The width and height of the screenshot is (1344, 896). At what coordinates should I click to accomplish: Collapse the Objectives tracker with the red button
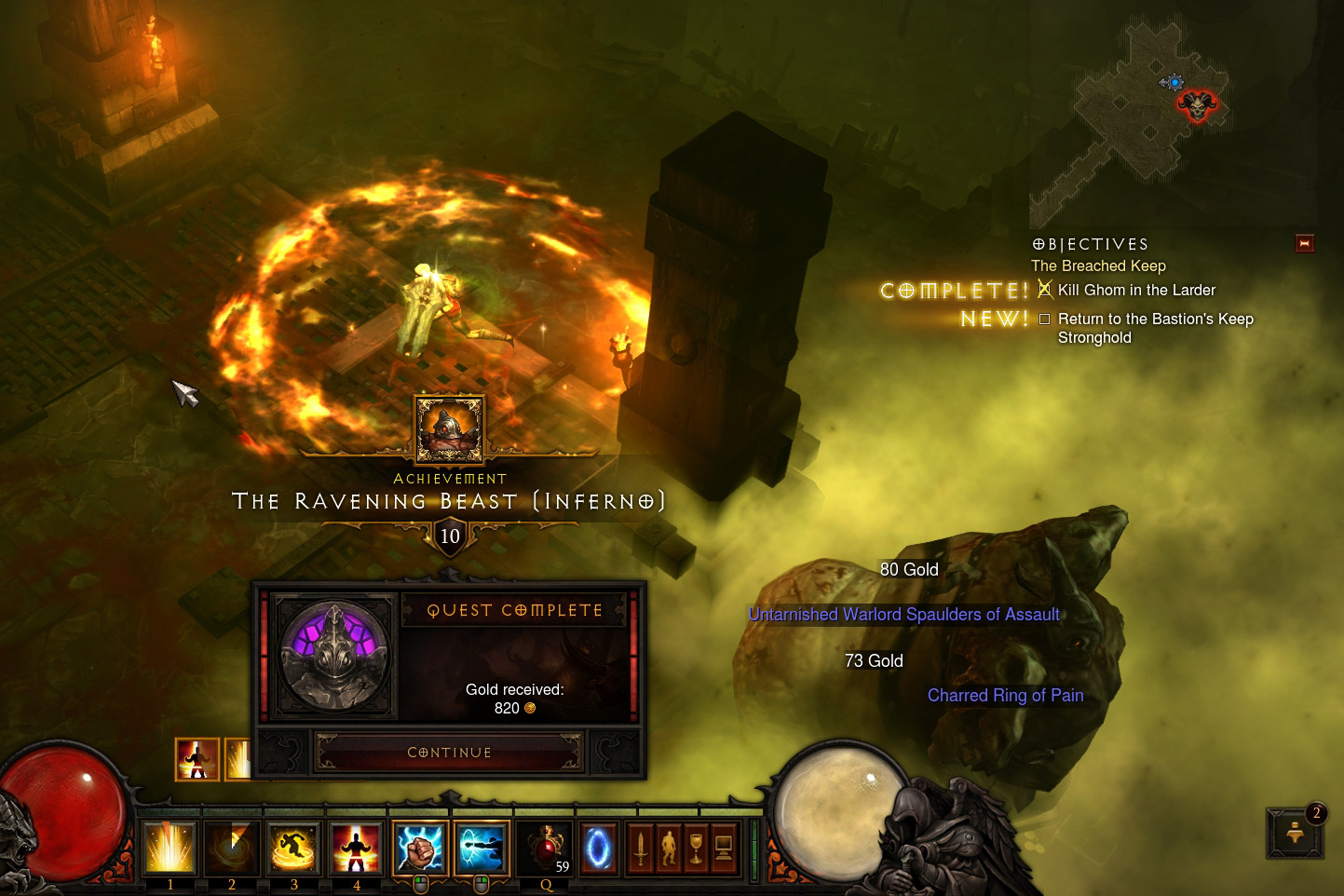tap(1304, 244)
